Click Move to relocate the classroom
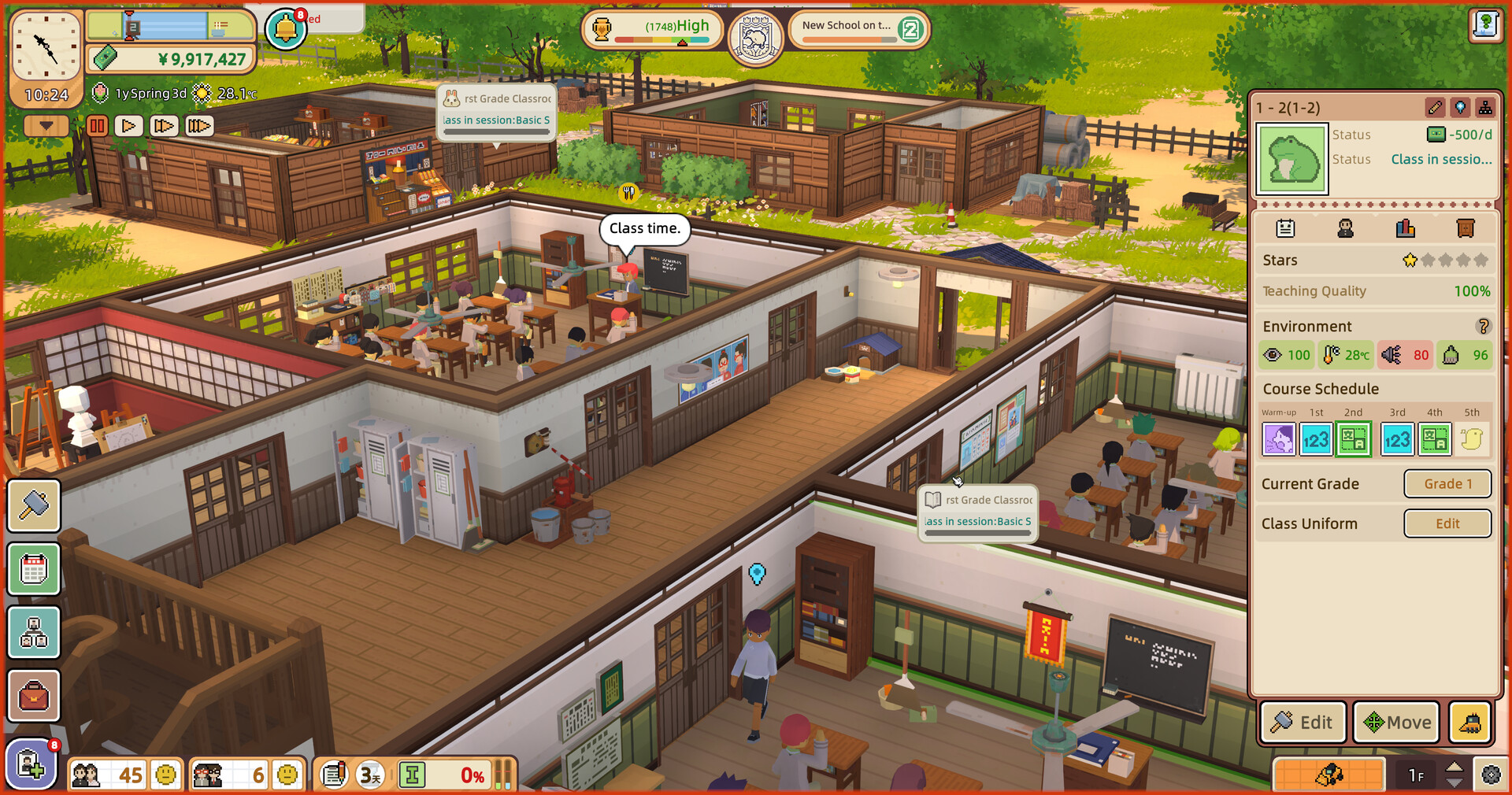The image size is (1512, 795). (x=1397, y=723)
